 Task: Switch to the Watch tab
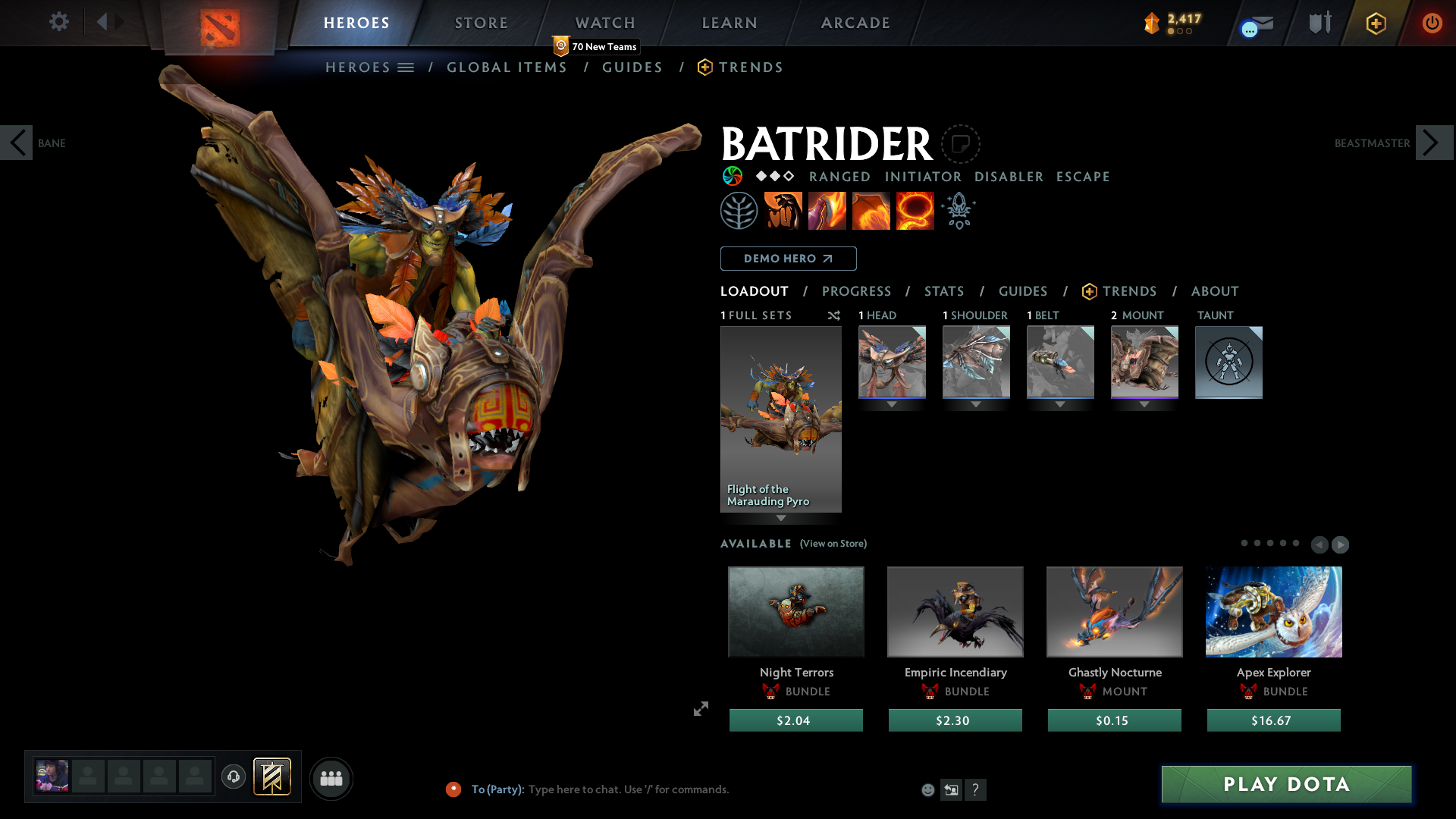(604, 23)
